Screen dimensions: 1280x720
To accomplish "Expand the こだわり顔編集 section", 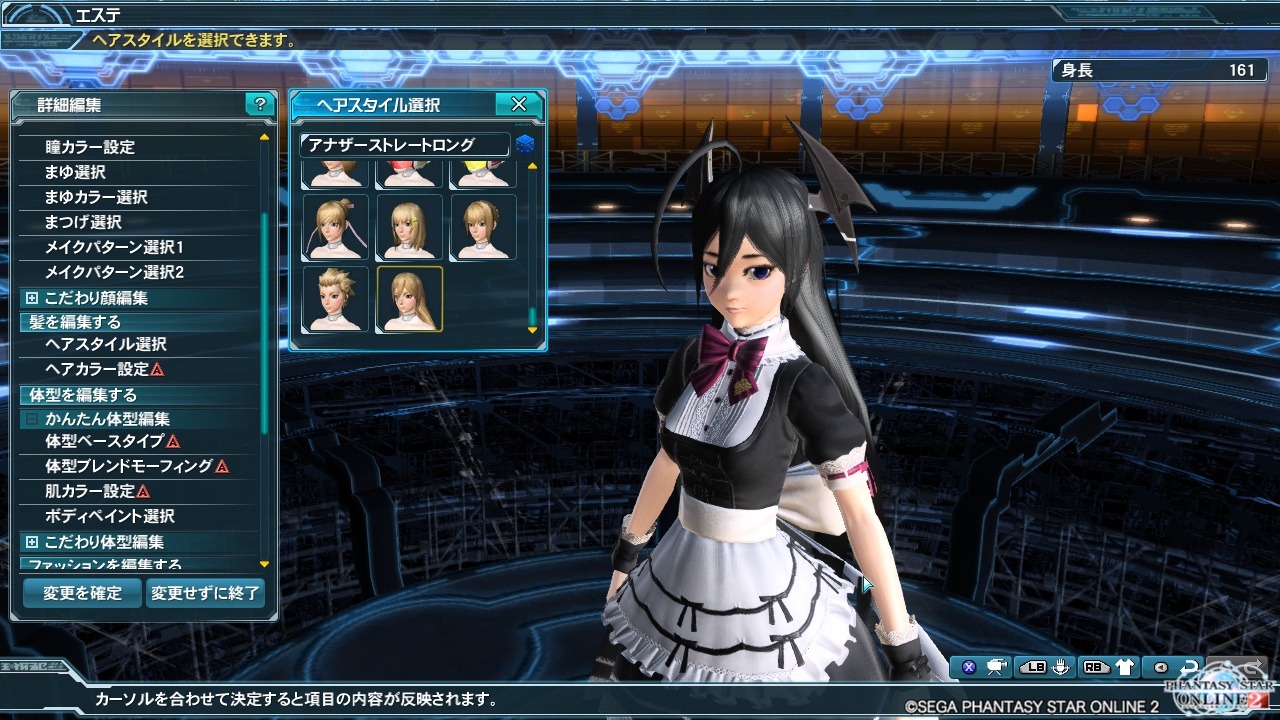I will click(32, 298).
